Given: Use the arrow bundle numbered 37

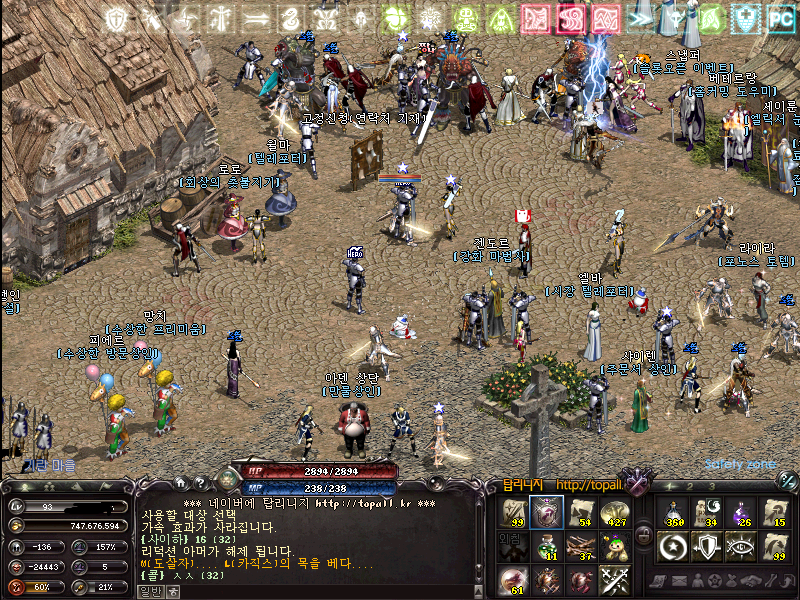Looking at the screenshot, I should pos(582,546).
